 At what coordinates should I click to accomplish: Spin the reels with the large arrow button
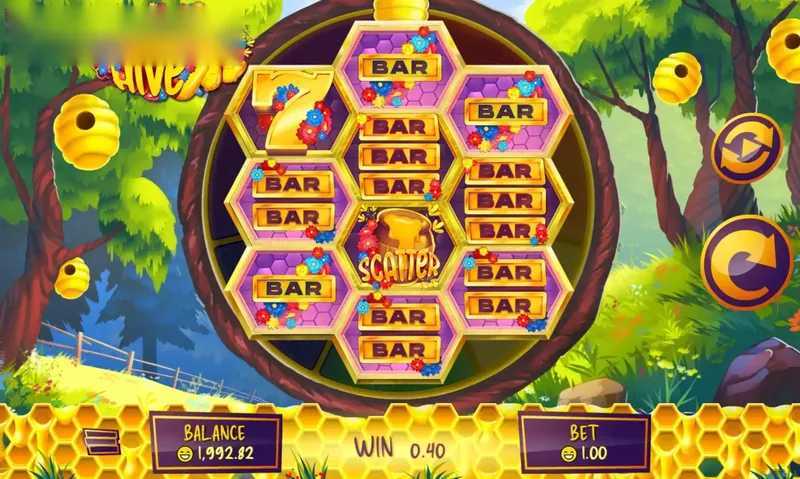coord(745,262)
